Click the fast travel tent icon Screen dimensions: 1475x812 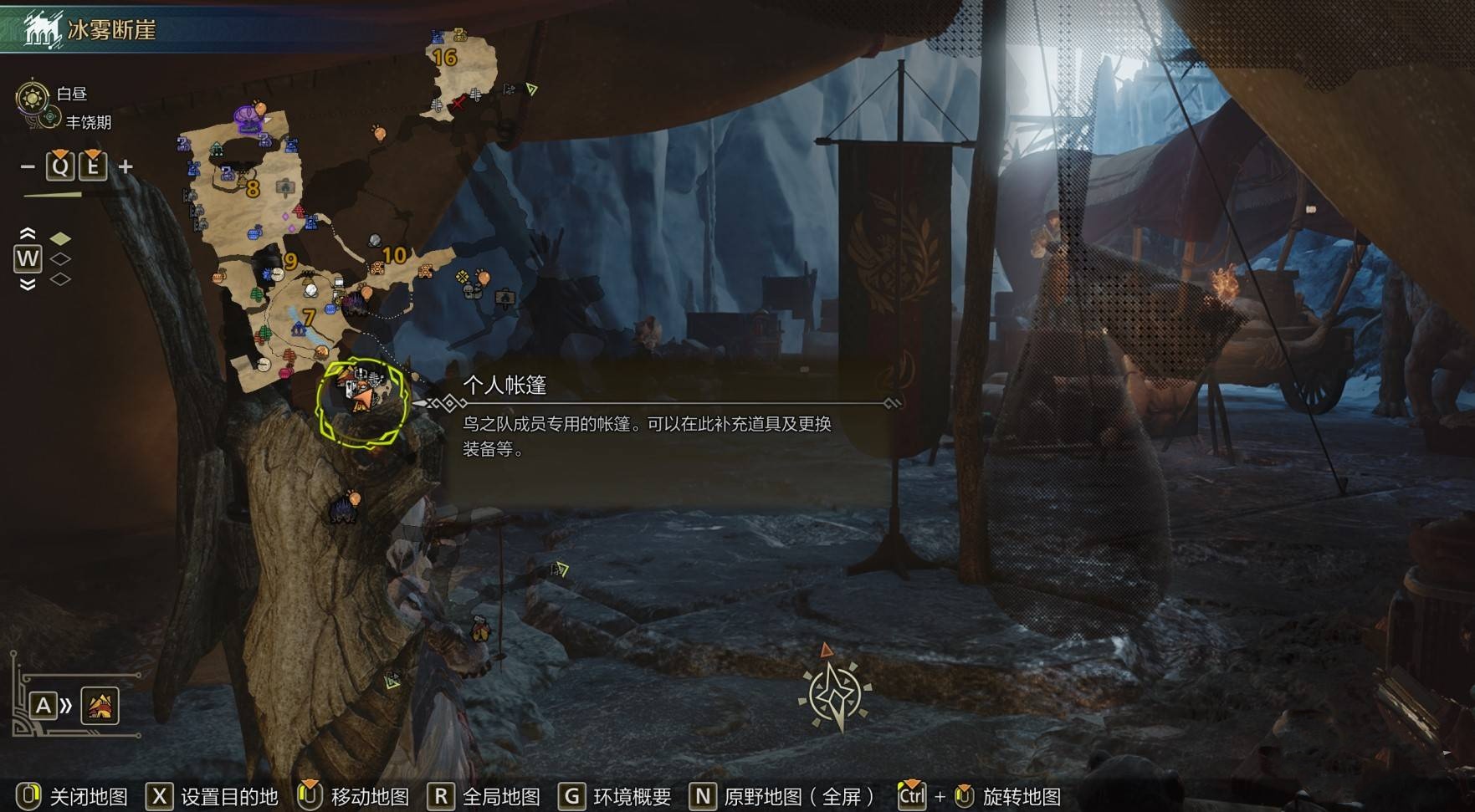point(100,707)
